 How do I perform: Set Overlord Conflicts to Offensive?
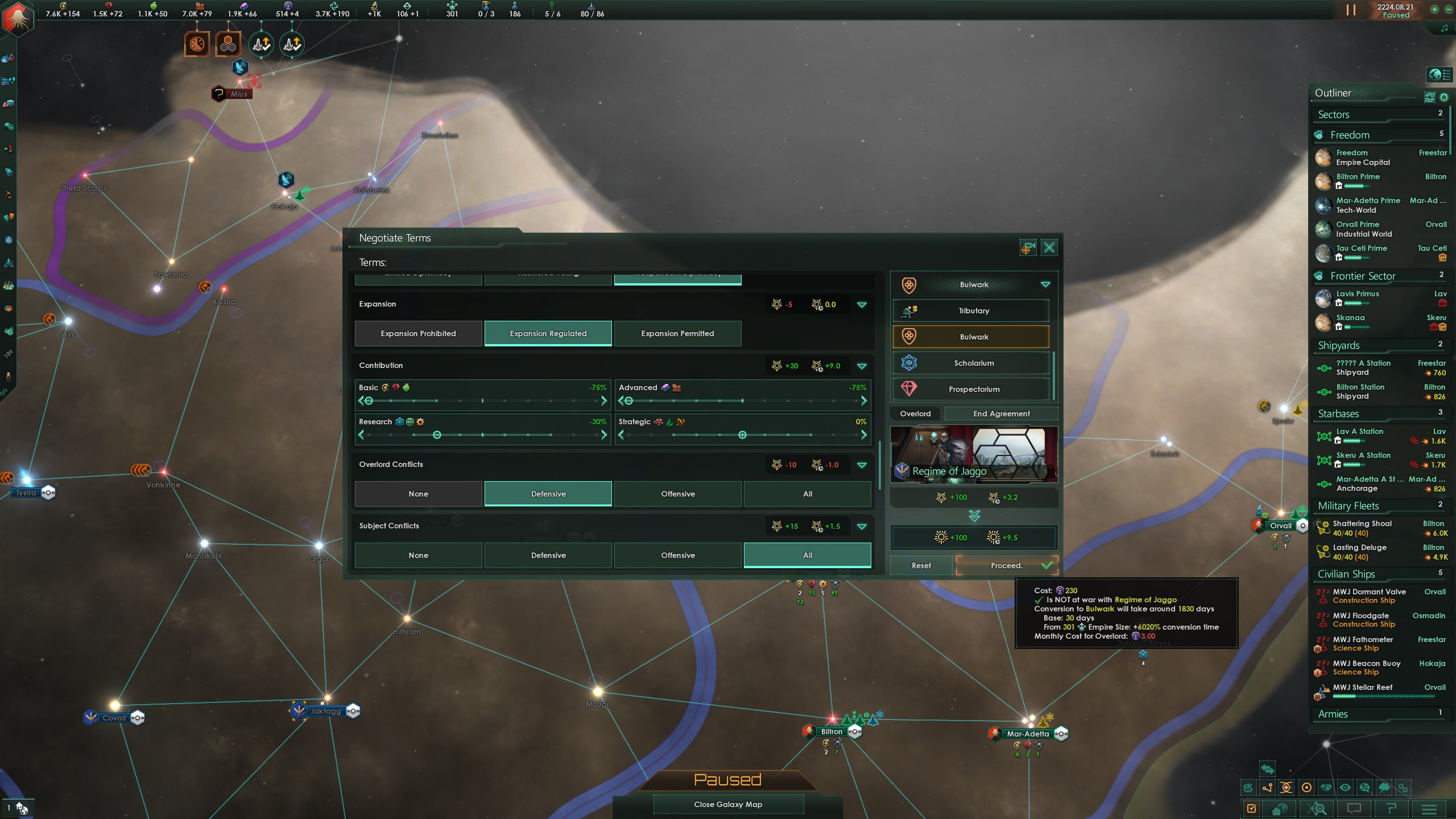tap(677, 494)
